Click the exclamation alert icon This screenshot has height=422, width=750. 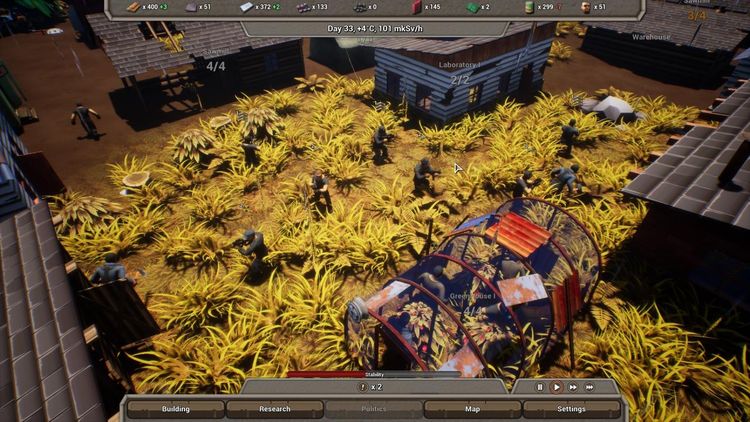tap(363, 387)
